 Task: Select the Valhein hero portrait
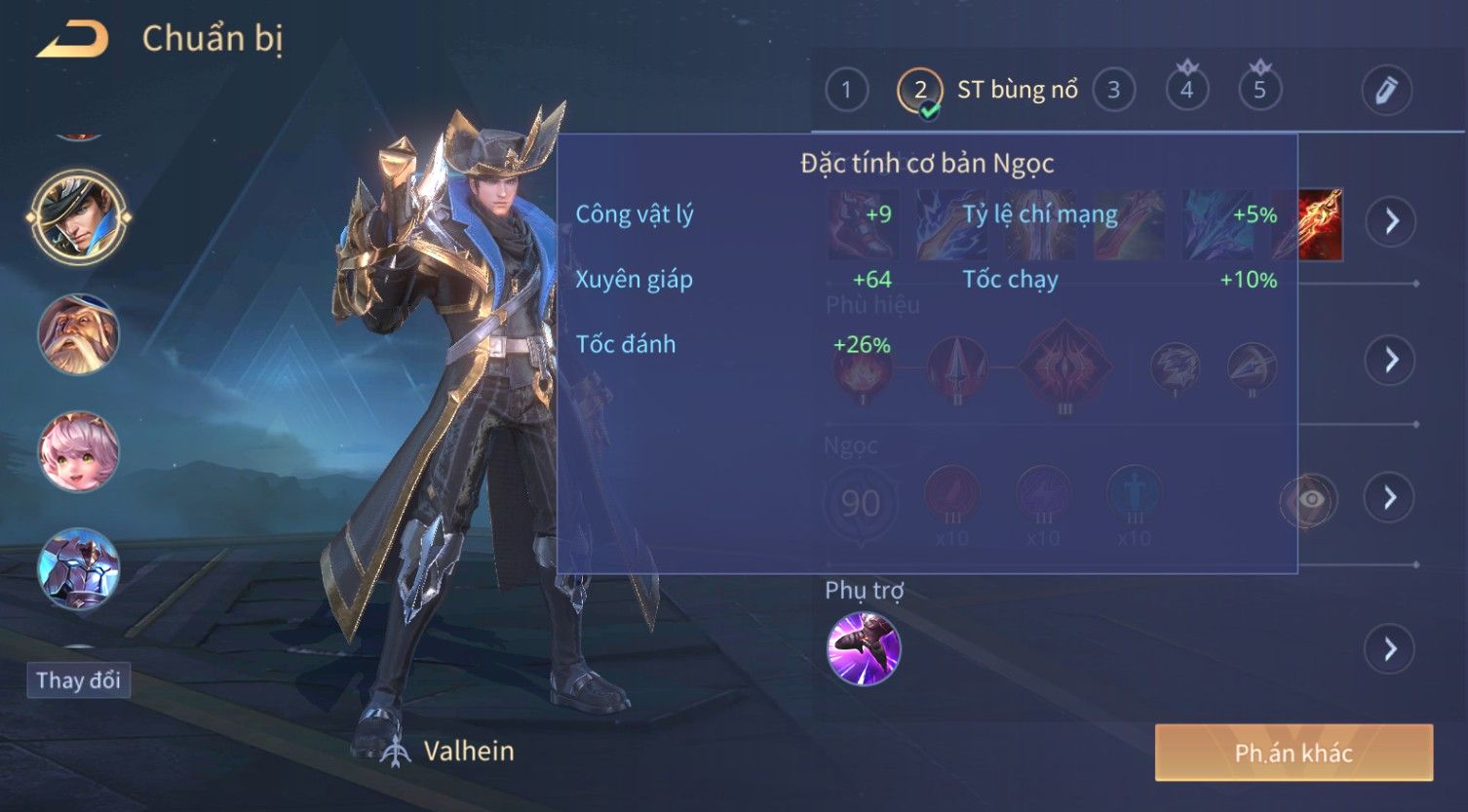(x=78, y=217)
